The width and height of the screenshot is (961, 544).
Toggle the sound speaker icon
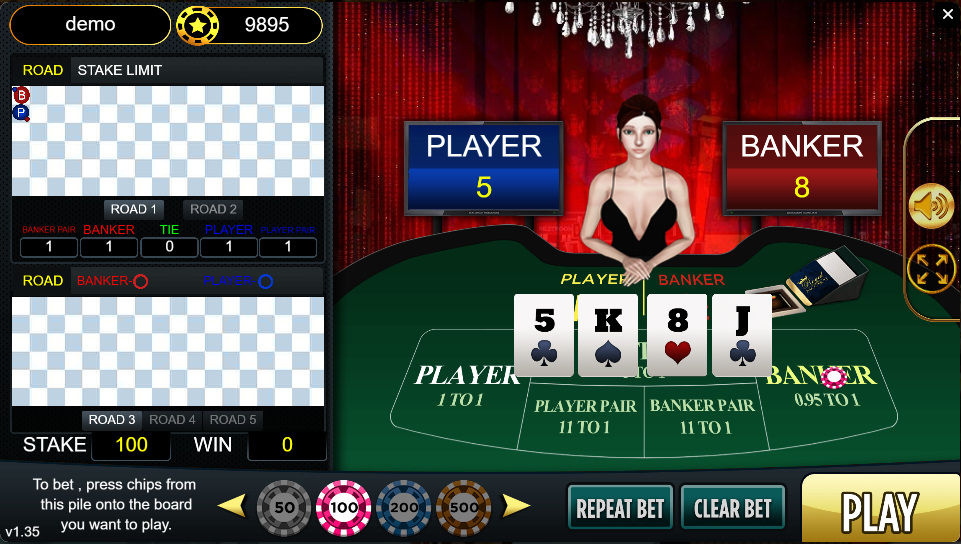click(x=930, y=207)
